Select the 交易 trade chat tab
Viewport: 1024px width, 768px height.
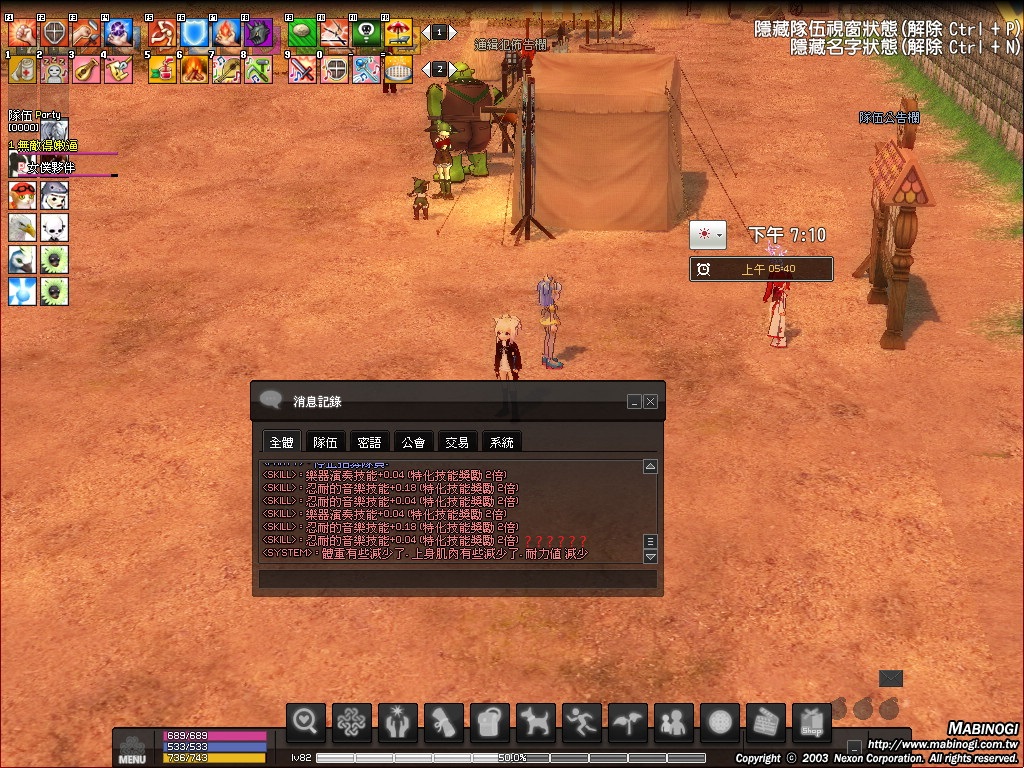(457, 442)
